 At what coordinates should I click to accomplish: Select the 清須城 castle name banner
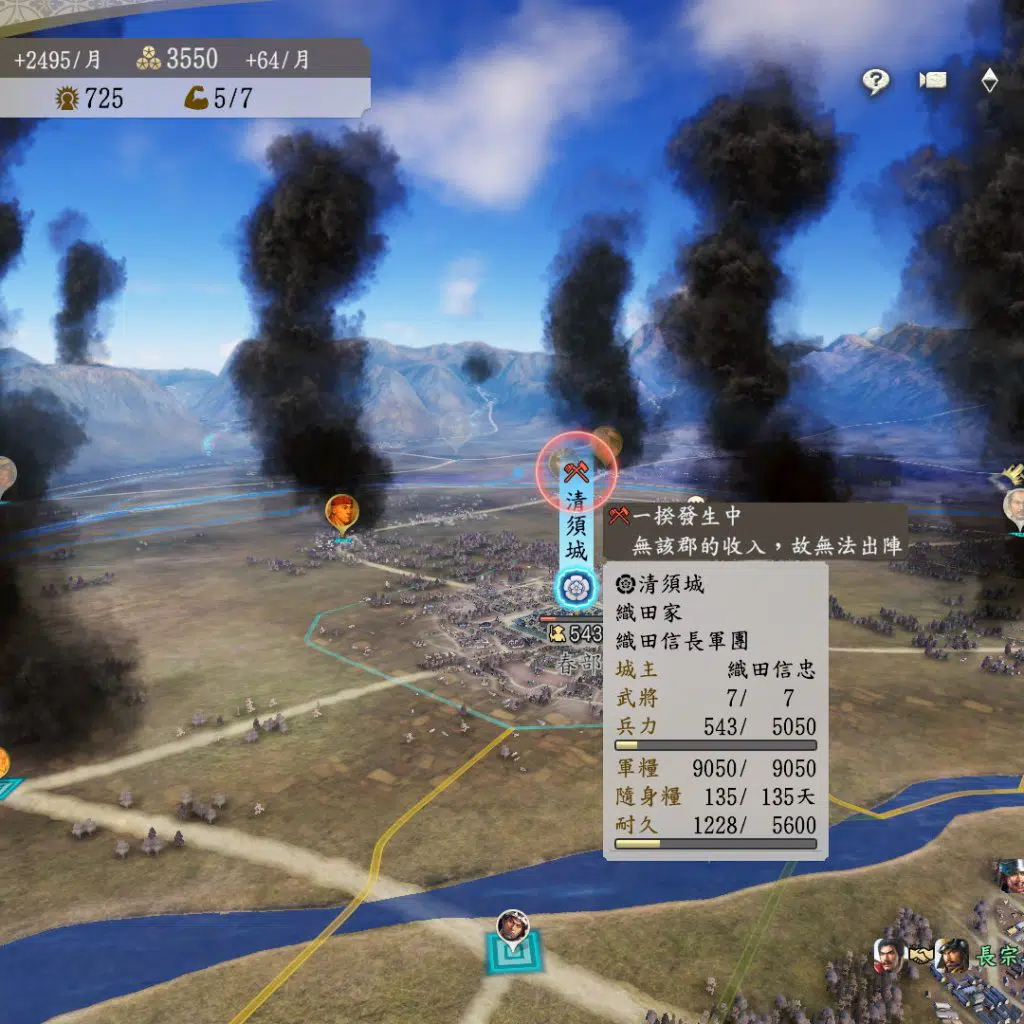pos(577,524)
